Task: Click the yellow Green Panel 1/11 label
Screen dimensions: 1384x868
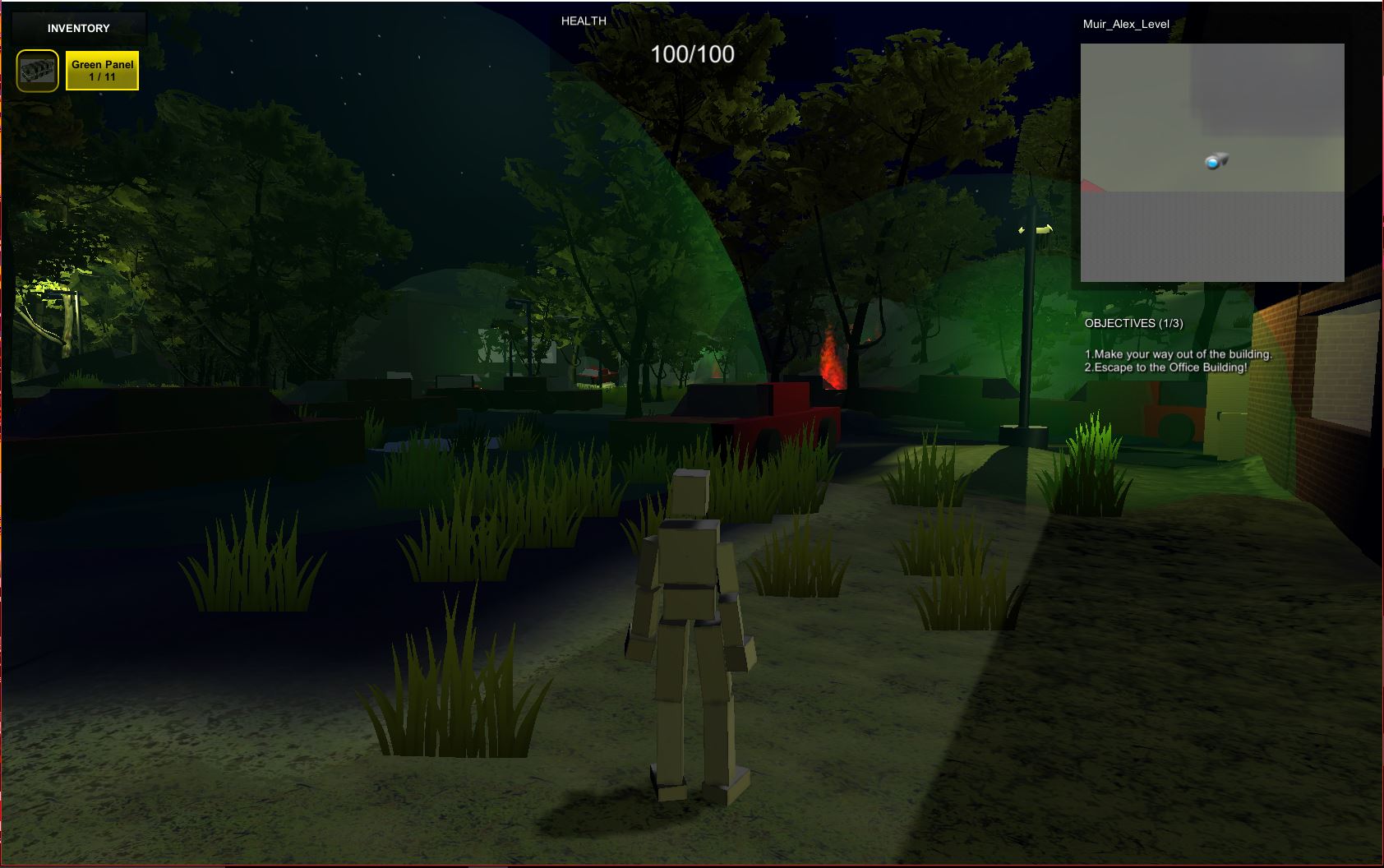Action: [102, 71]
